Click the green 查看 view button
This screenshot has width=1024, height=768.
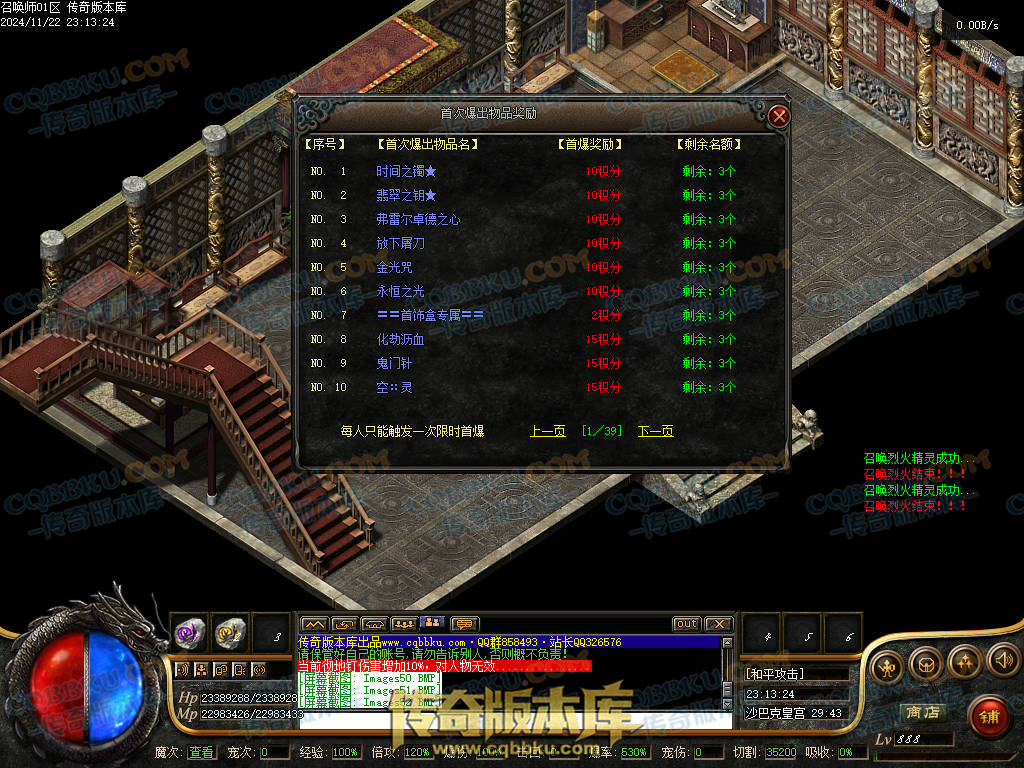201,752
